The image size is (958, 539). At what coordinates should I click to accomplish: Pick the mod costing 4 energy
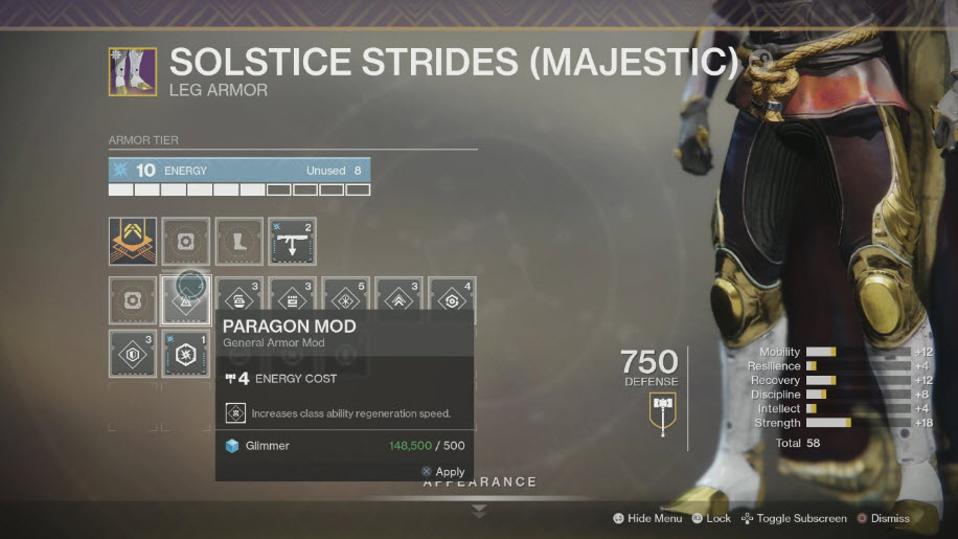(452, 300)
